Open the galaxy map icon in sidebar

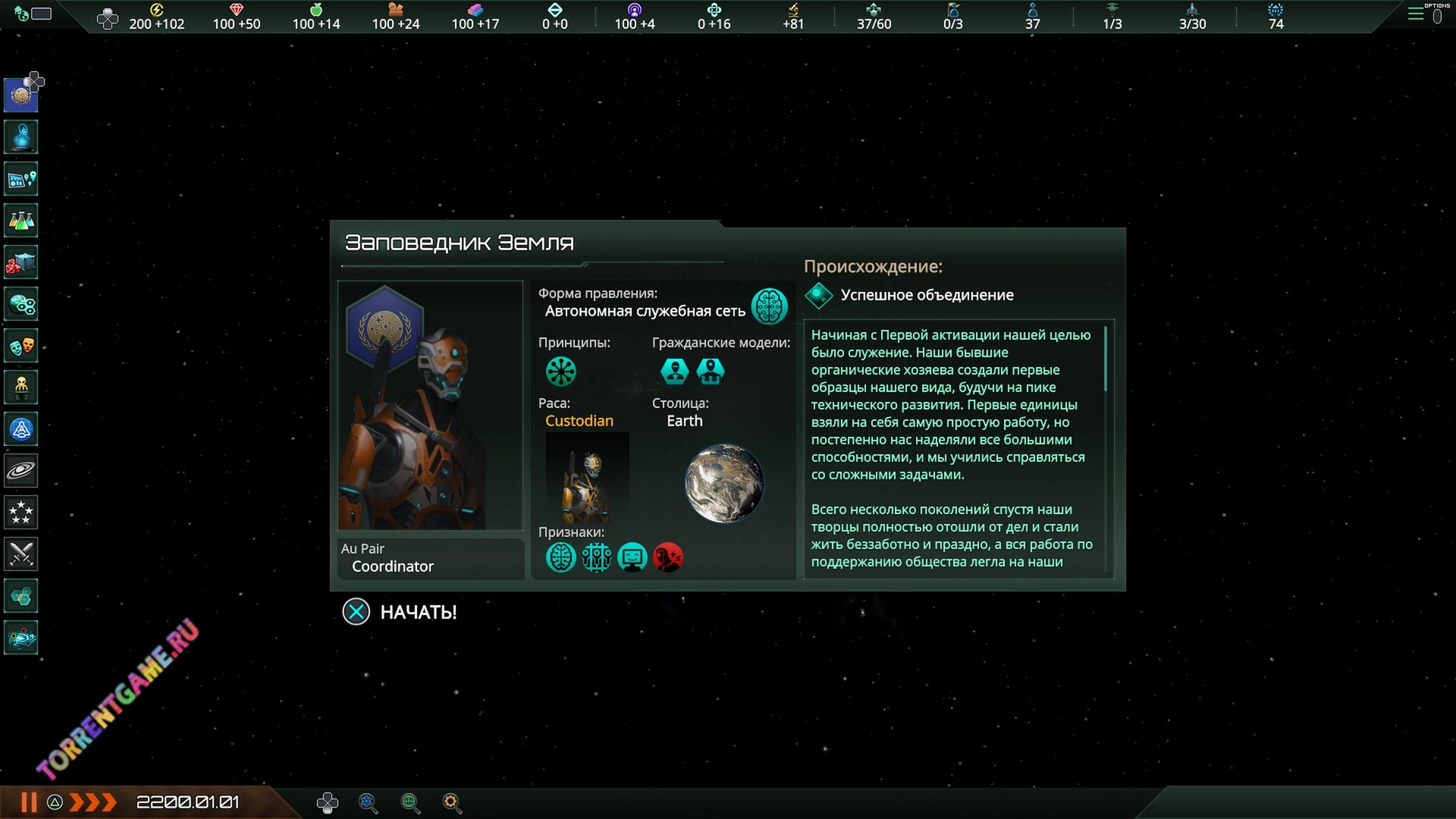click(21, 638)
